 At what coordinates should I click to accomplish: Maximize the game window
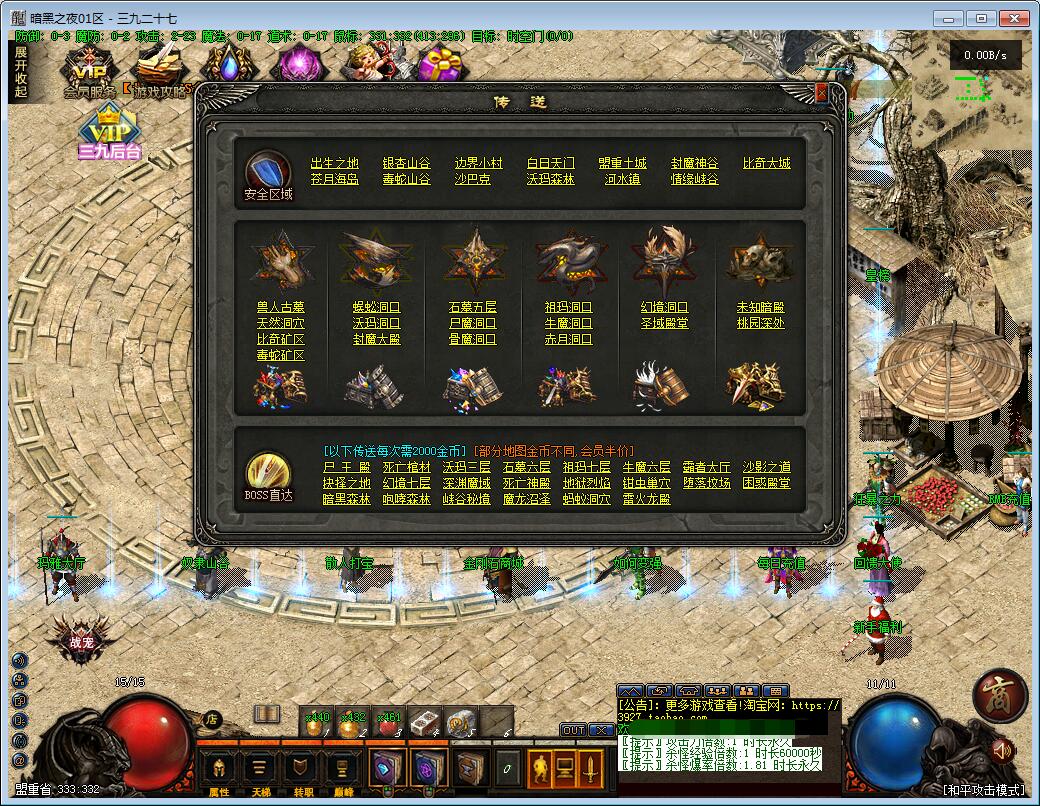click(x=981, y=18)
